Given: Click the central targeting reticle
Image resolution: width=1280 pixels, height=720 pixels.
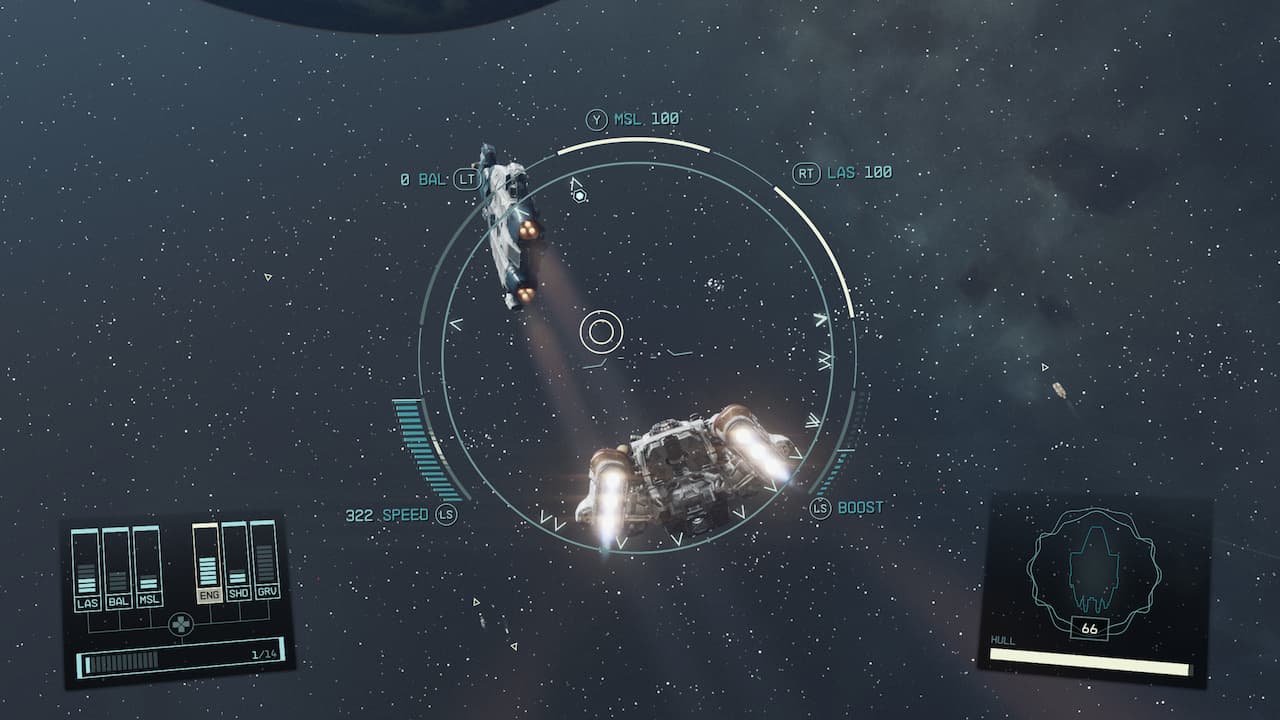Looking at the screenshot, I should [601, 330].
